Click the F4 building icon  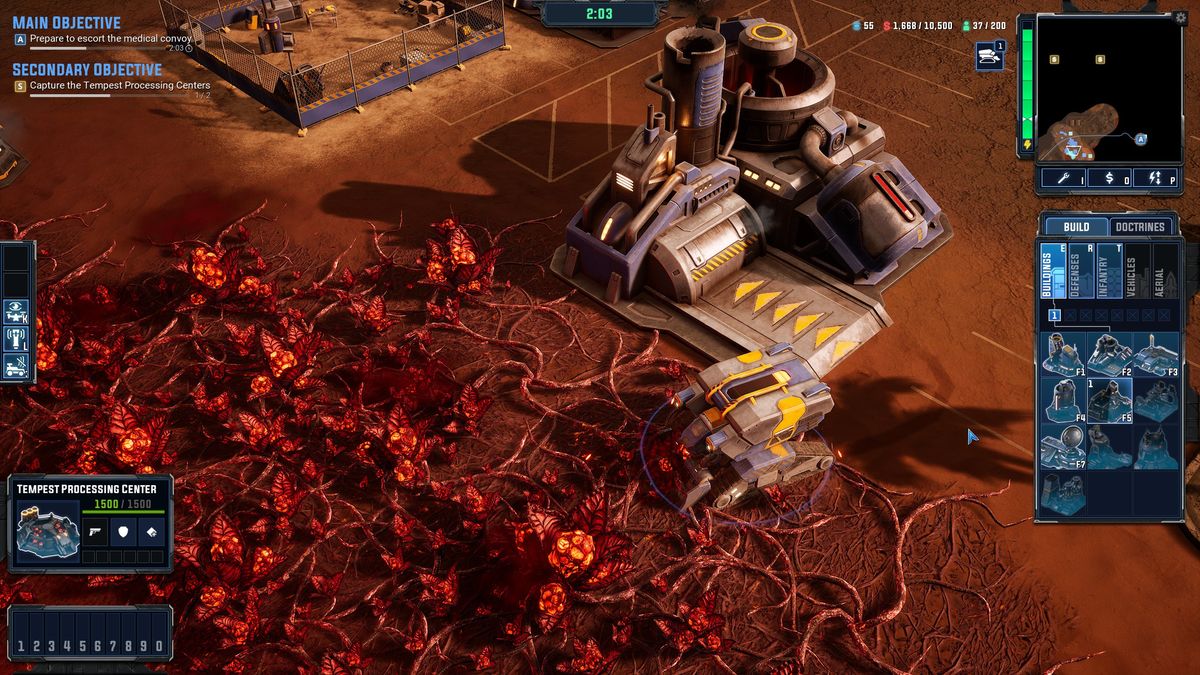point(1064,400)
